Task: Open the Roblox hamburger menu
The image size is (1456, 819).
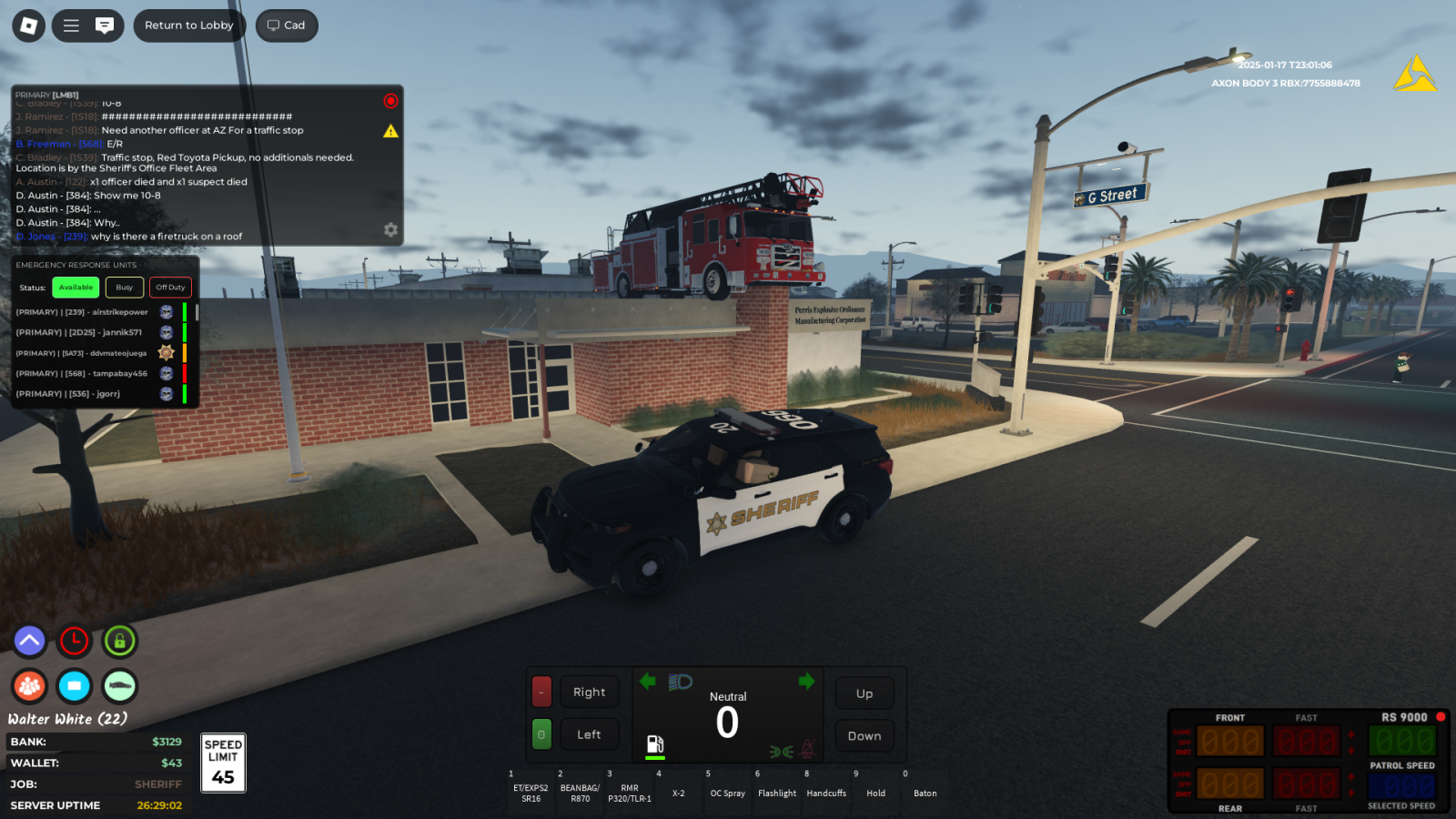Action: (x=71, y=25)
